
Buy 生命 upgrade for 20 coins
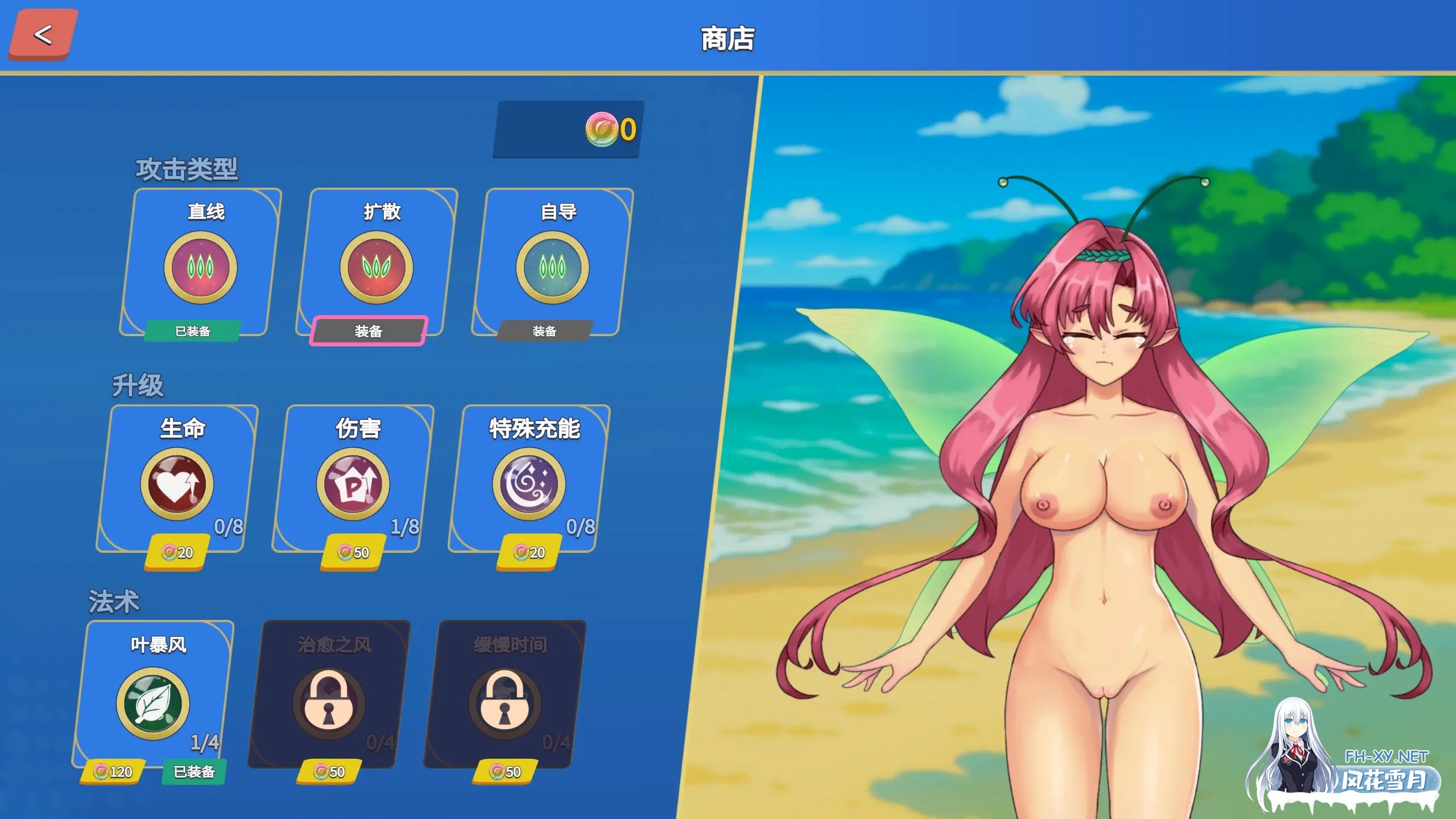point(178,551)
